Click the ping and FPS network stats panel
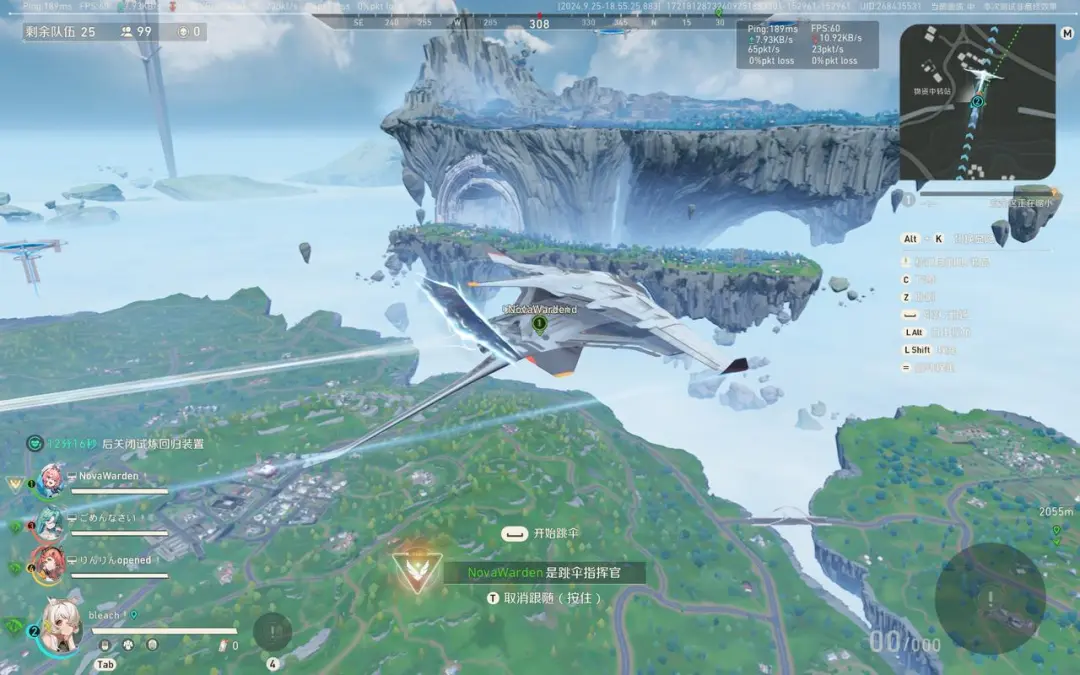The height and width of the screenshot is (675, 1080). 810,45
